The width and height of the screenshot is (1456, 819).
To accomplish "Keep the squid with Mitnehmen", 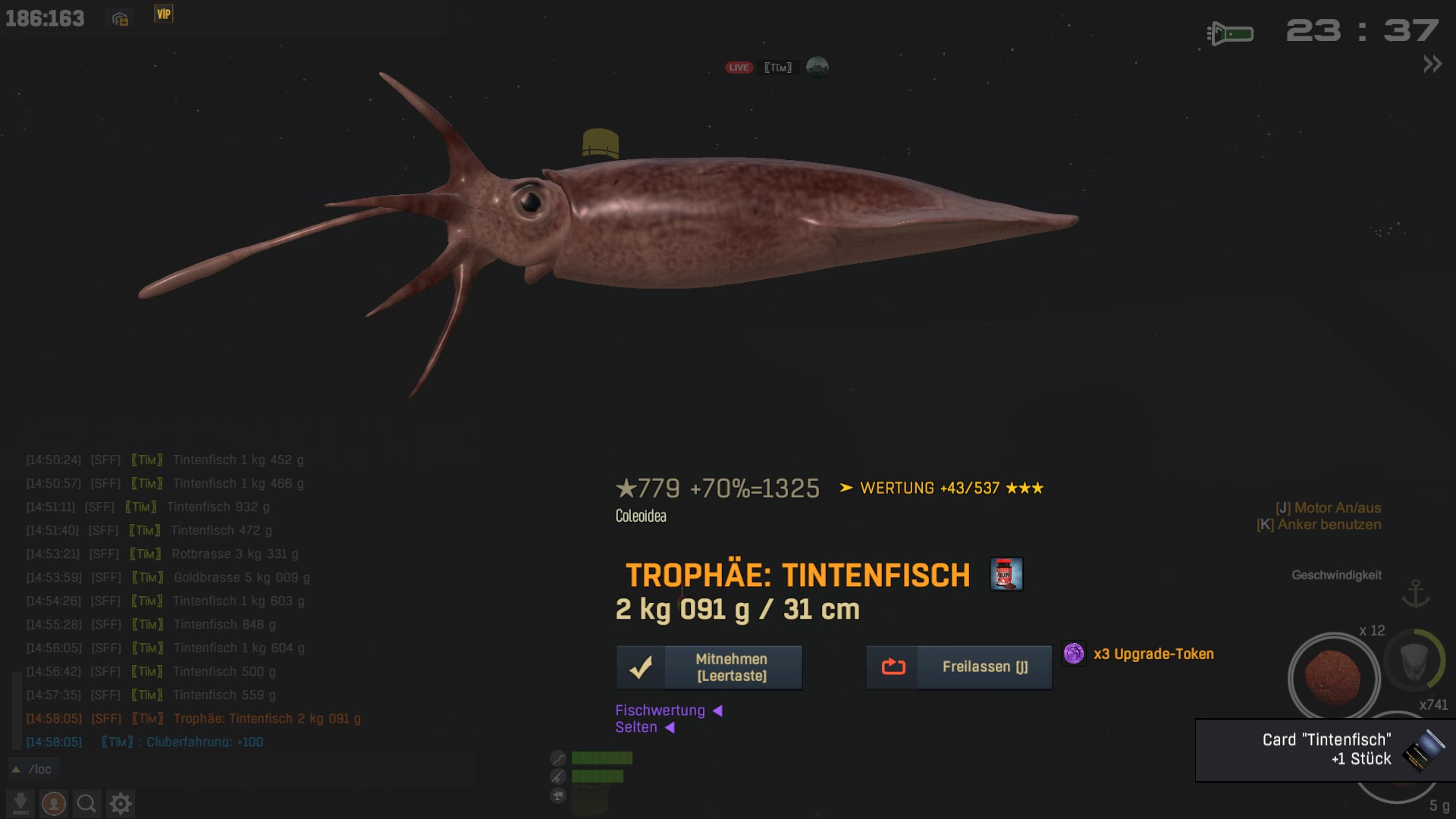I will pyautogui.click(x=709, y=667).
